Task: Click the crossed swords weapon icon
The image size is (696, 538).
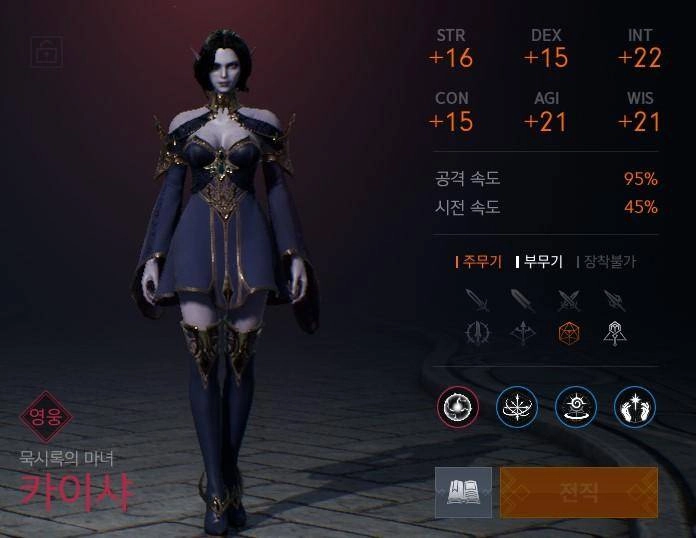Action: pyautogui.click(x=569, y=299)
